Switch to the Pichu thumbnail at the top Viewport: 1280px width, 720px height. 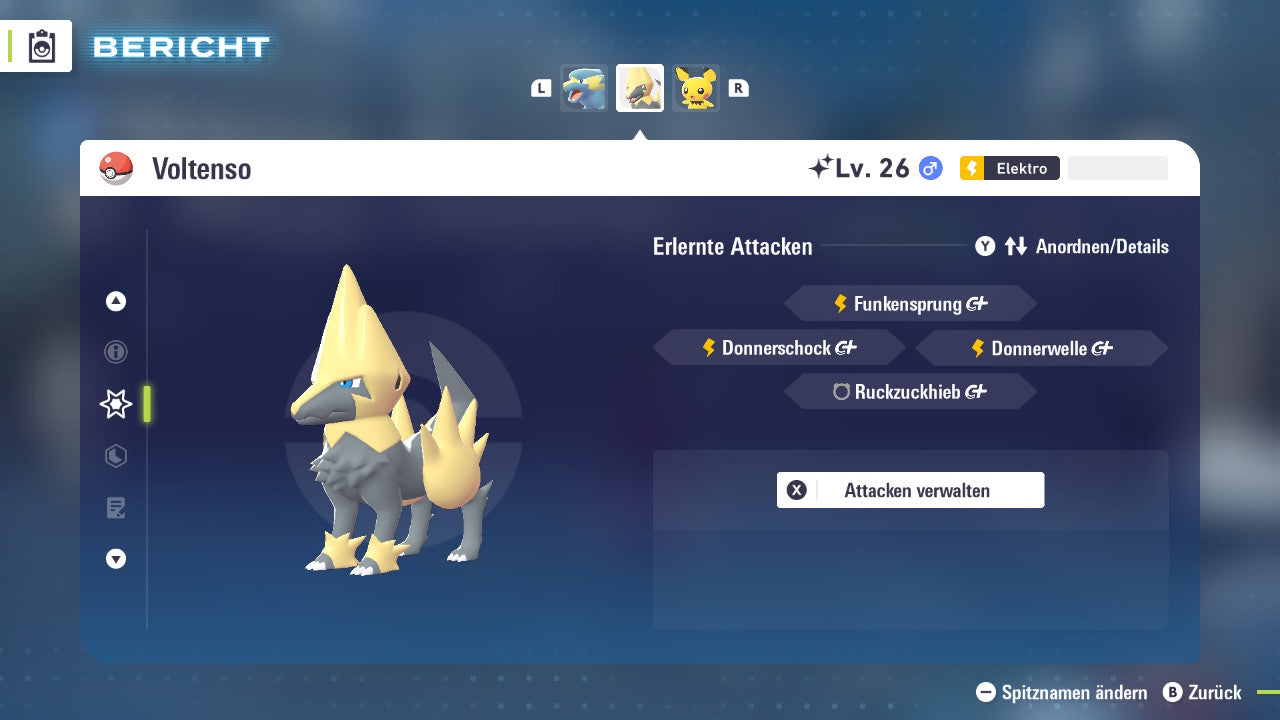(x=696, y=88)
